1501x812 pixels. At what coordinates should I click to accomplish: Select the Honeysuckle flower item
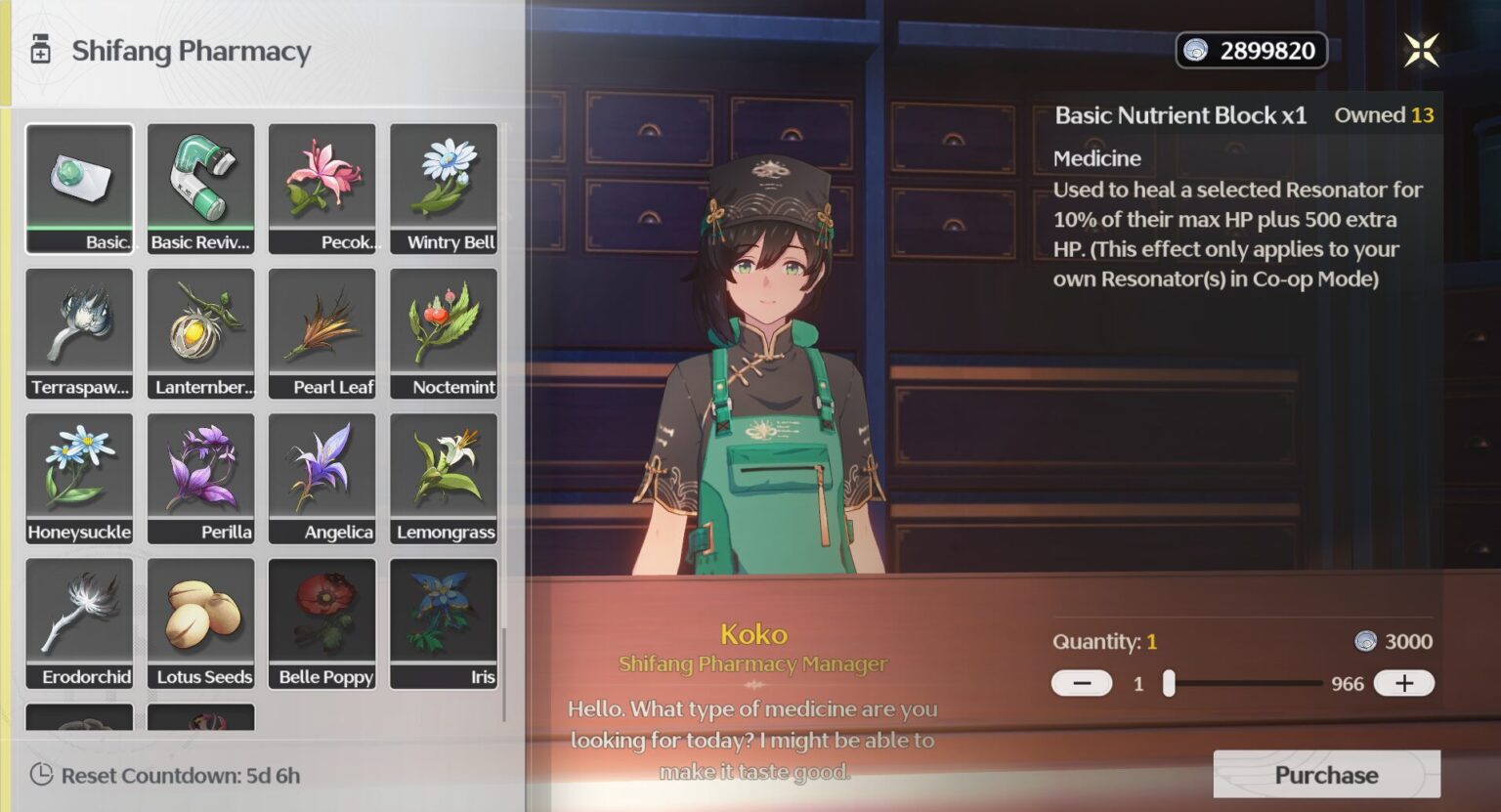79,476
